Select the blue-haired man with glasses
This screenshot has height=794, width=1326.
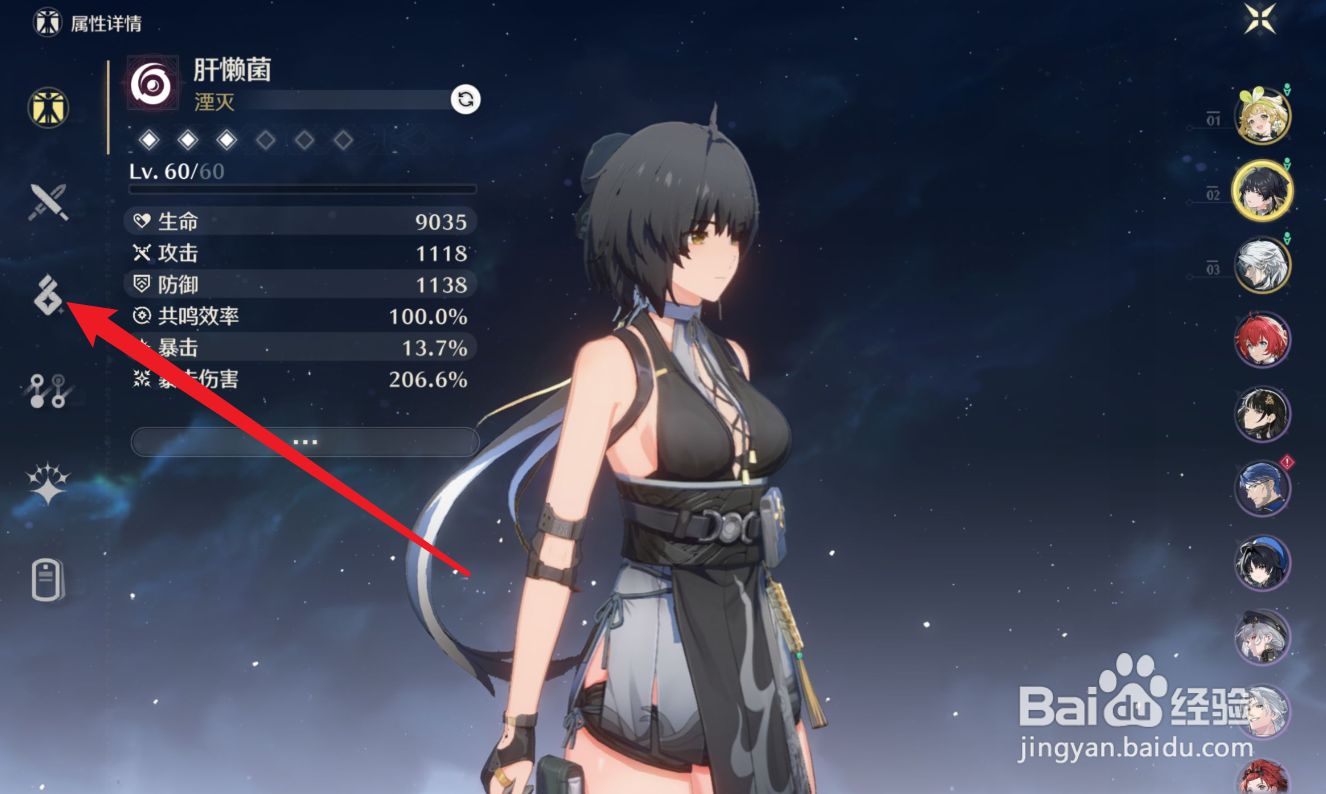click(x=1262, y=490)
